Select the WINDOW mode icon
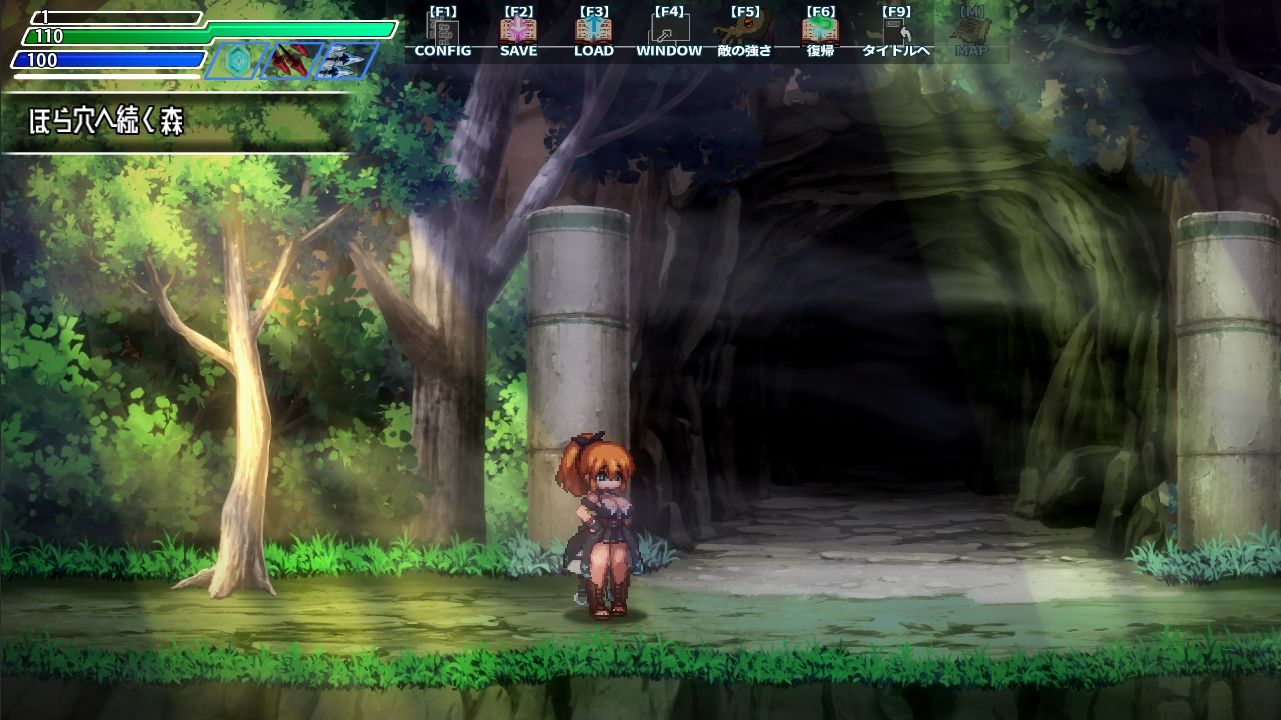This screenshot has height=720, width=1281. [x=668, y=30]
